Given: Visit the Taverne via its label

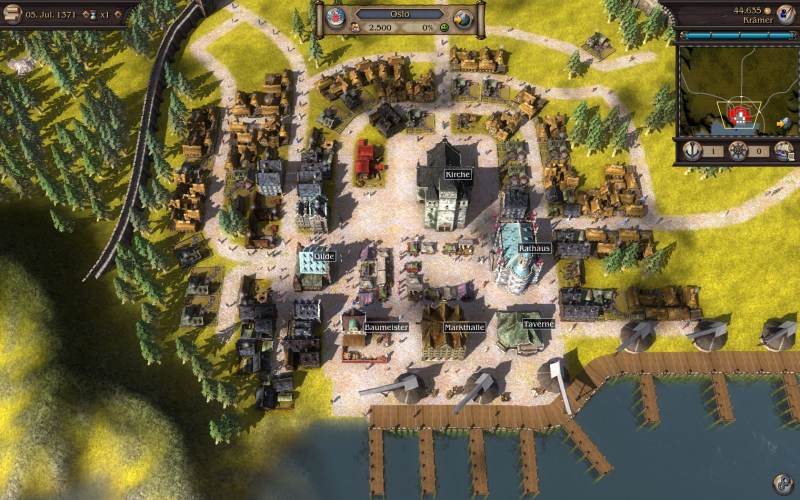Looking at the screenshot, I should click(x=538, y=324).
